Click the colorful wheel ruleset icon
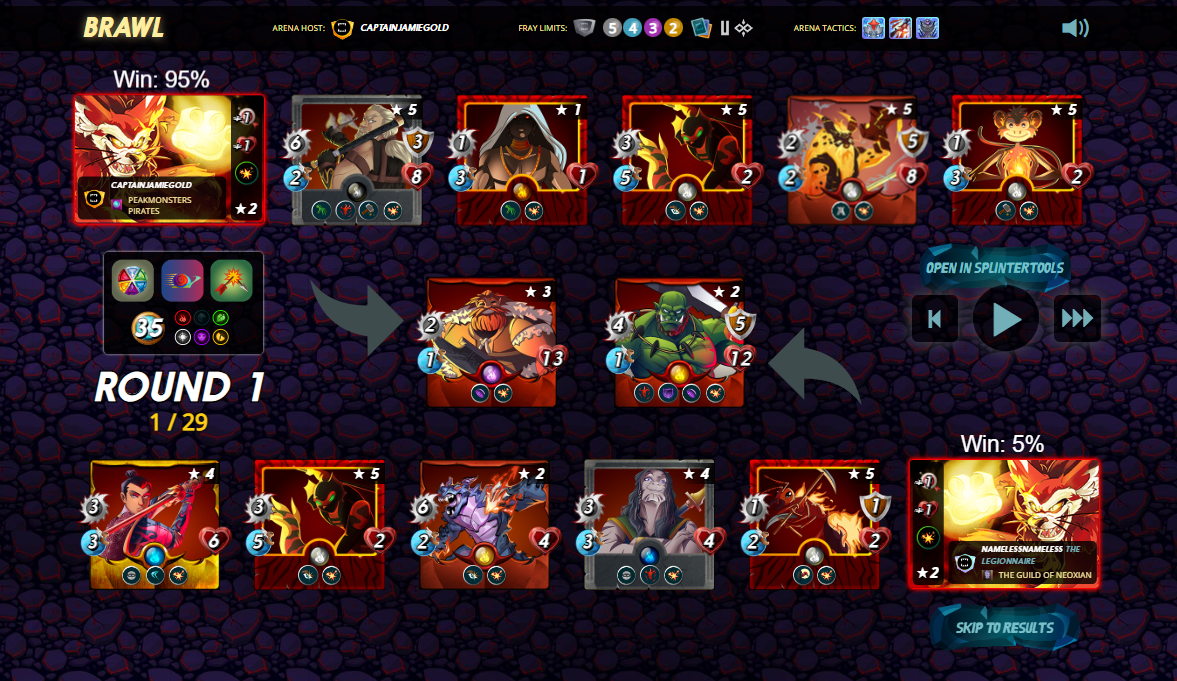1177x681 pixels. click(x=133, y=281)
